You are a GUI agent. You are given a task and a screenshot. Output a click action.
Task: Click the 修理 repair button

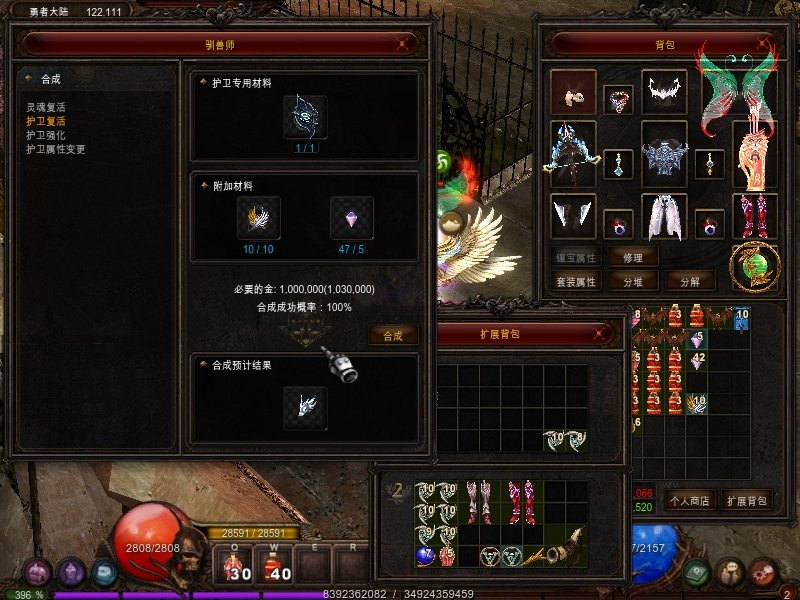click(633, 257)
